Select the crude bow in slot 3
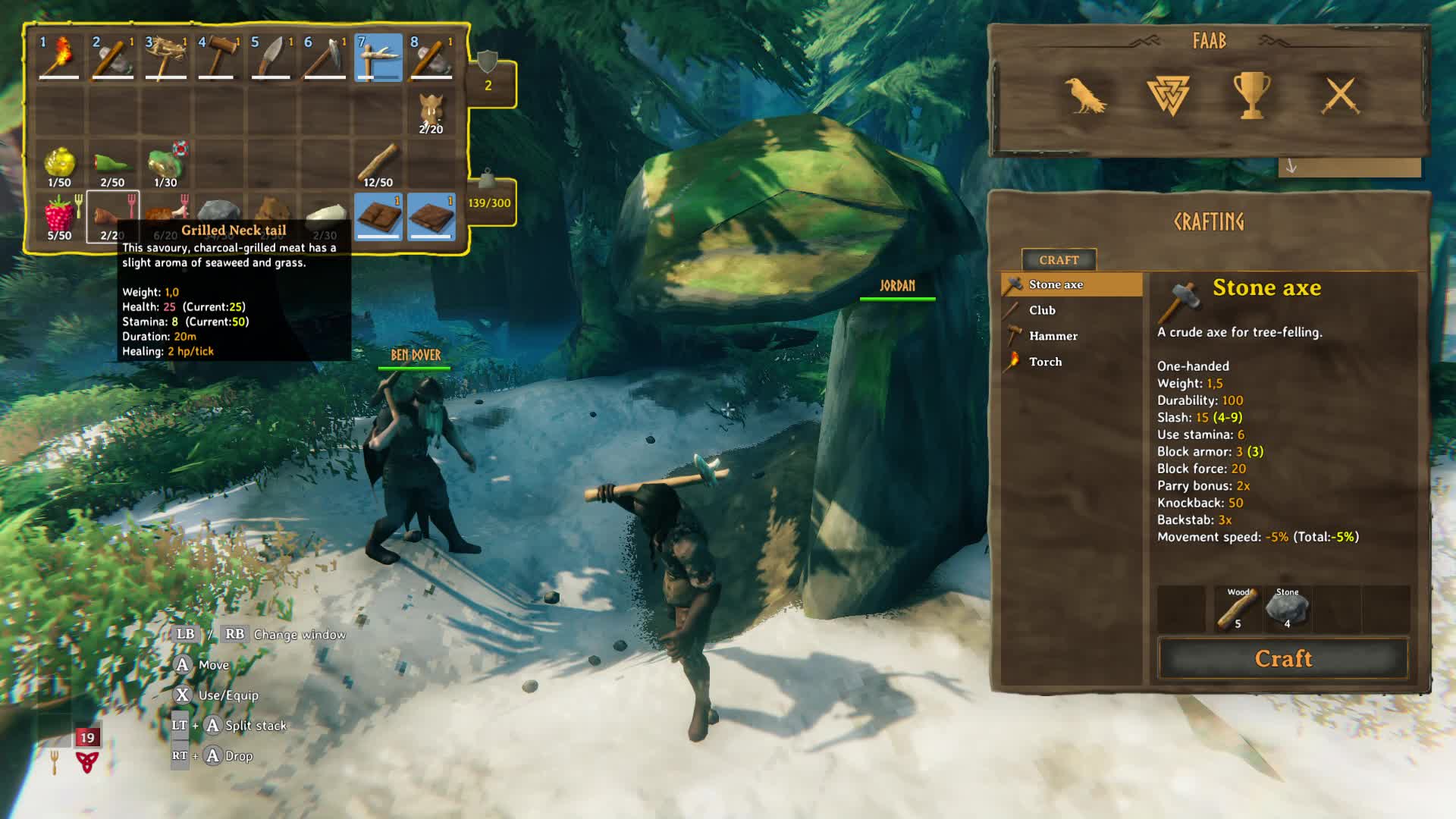The height and width of the screenshot is (819, 1456). click(x=165, y=58)
